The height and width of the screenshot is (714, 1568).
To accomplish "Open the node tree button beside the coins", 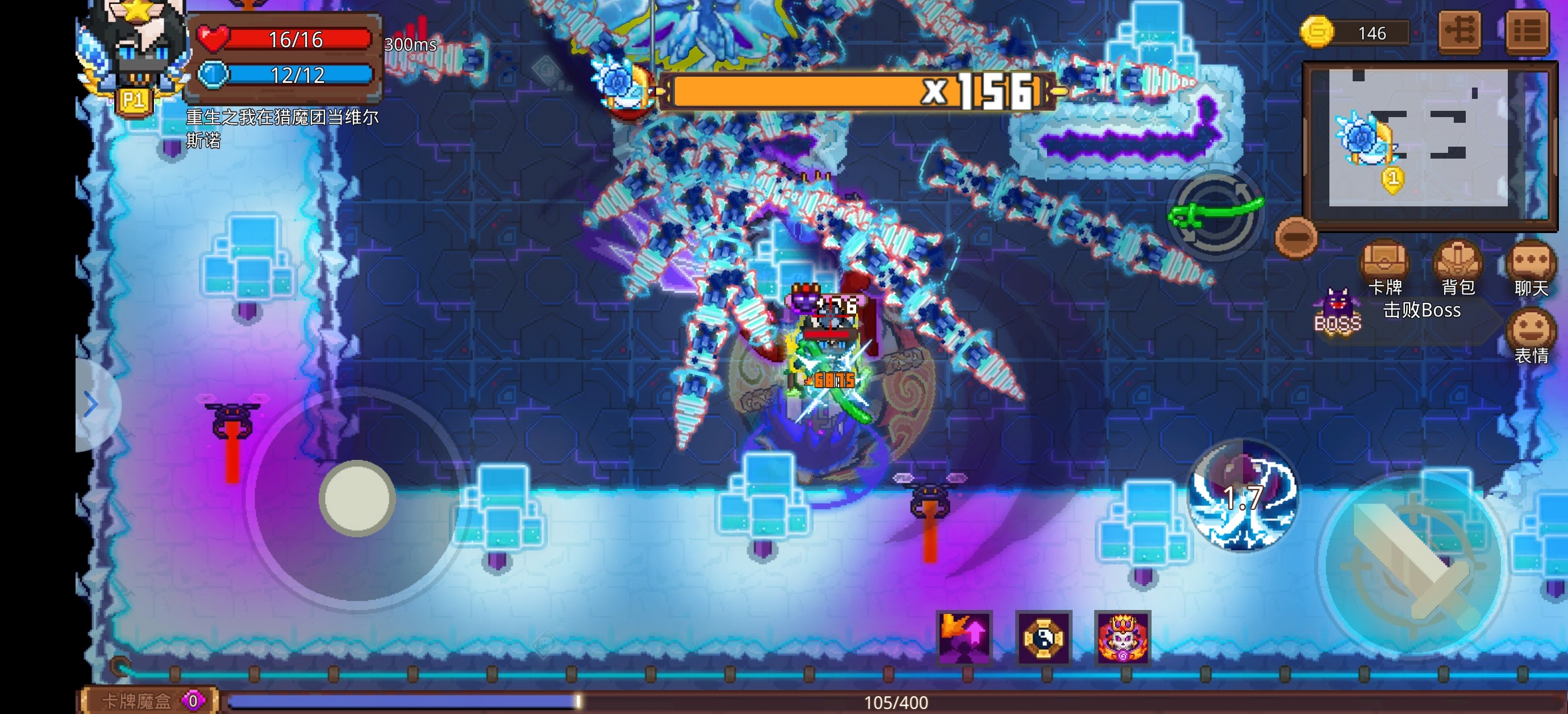I will click(x=1460, y=31).
